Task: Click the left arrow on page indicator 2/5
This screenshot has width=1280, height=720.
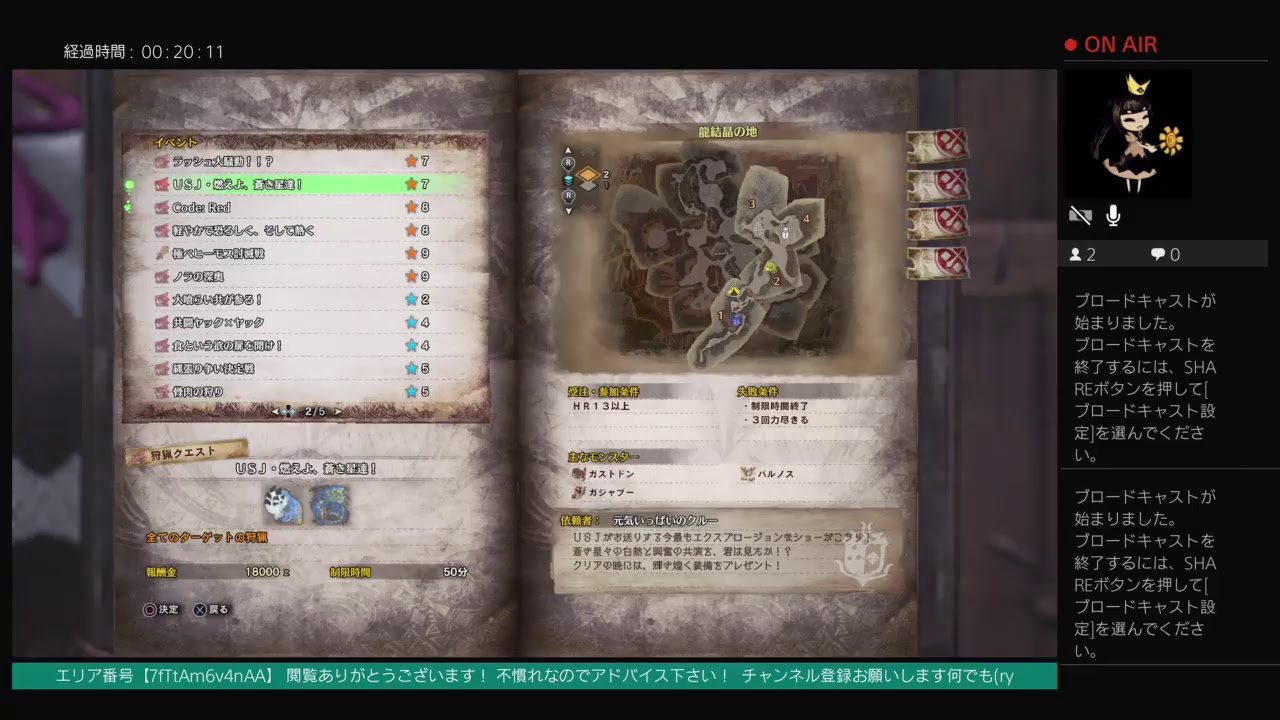Action: [275, 411]
